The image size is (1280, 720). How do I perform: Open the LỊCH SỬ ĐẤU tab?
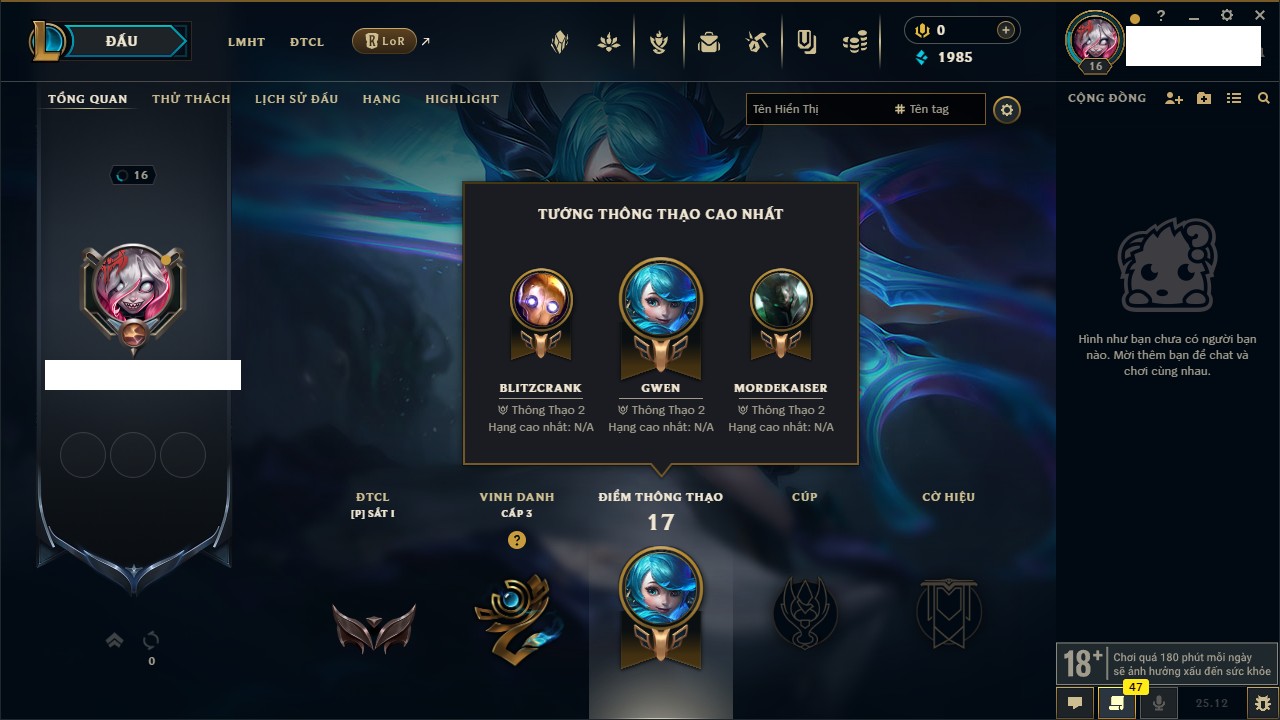[296, 99]
